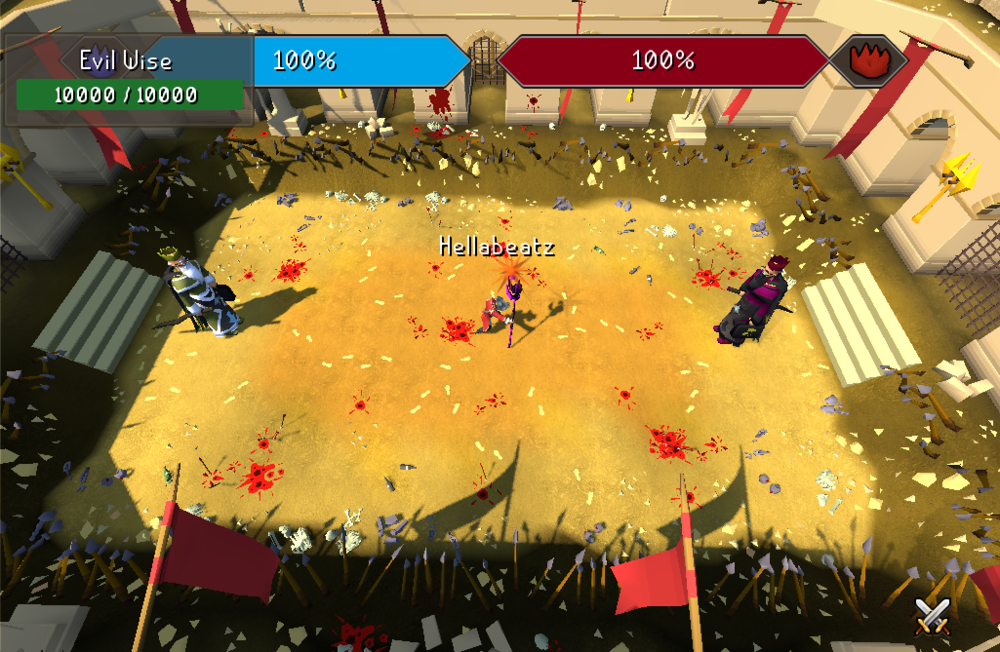The image size is (1000, 652).
Task: Click the Evil Wise name panel
Action: point(127,61)
